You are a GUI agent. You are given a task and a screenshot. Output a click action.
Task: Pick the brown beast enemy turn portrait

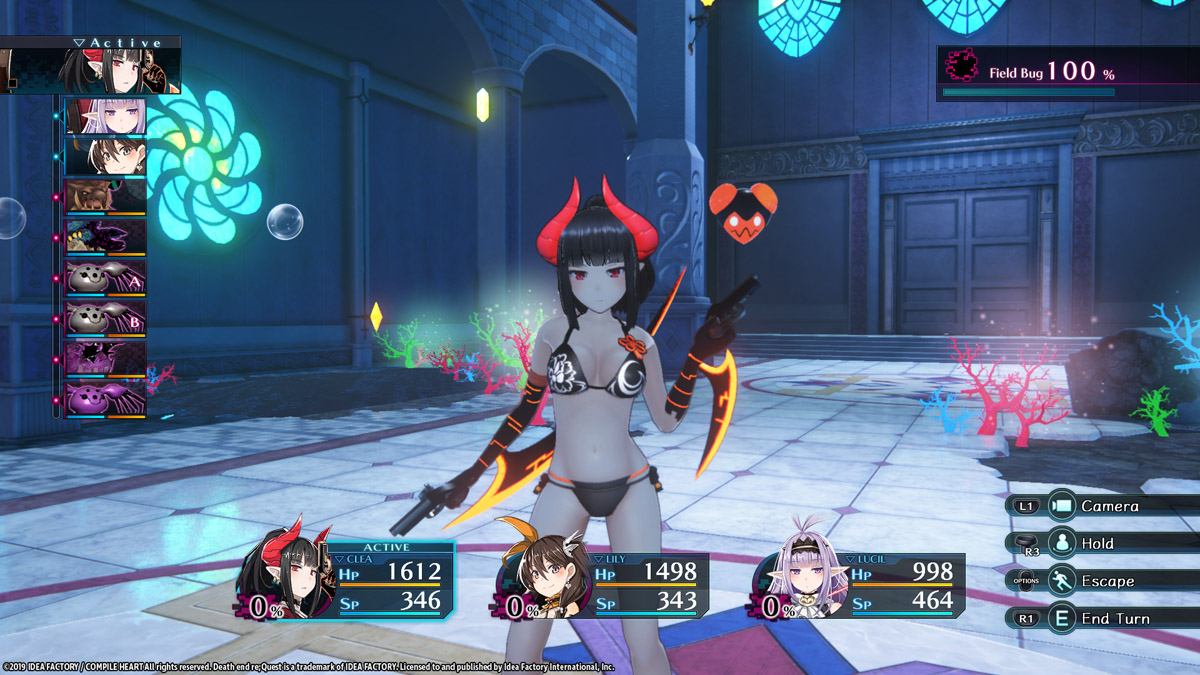pos(105,197)
